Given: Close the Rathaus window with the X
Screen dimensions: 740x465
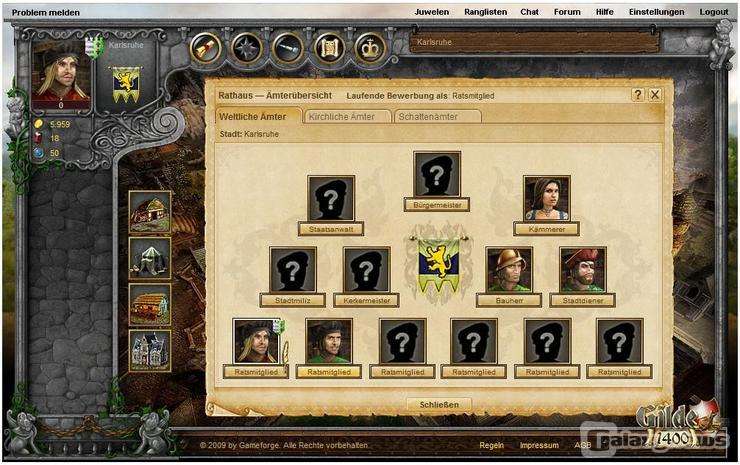Looking at the screenshot, I should click(x=655, y=94).
